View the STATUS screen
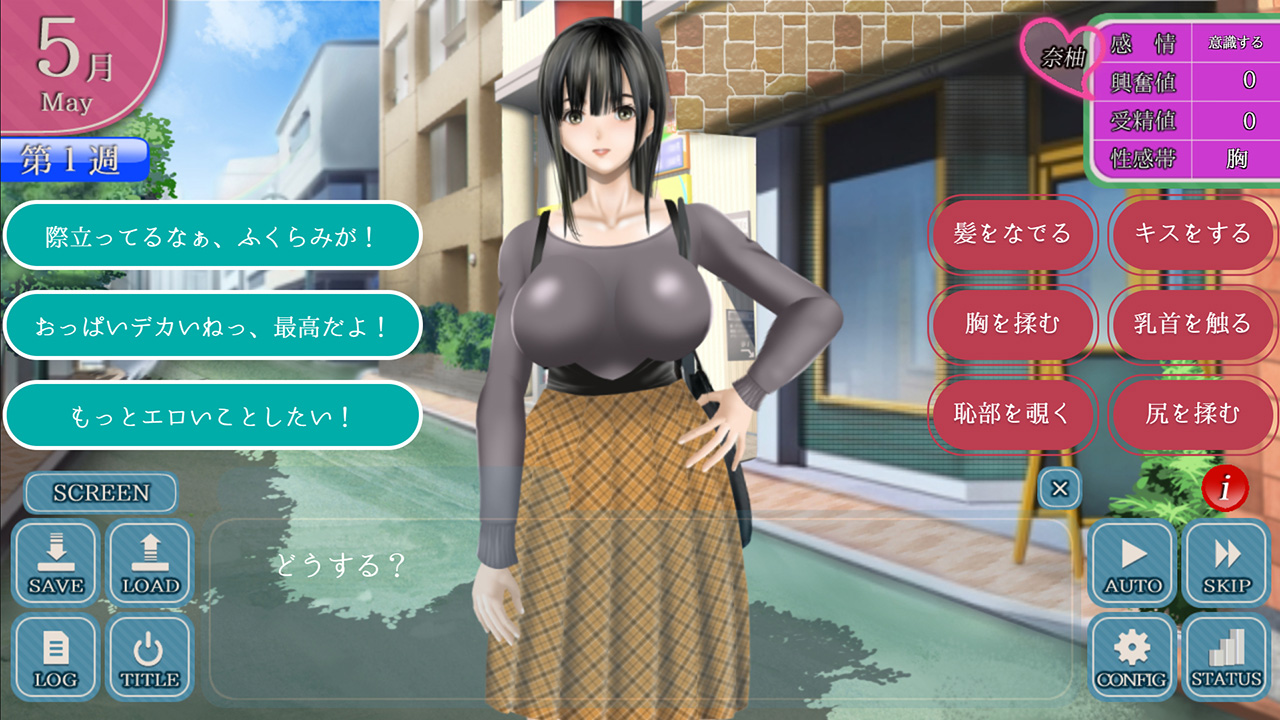This screenshot has height=720, width=1280. [x=1226, y=656]
